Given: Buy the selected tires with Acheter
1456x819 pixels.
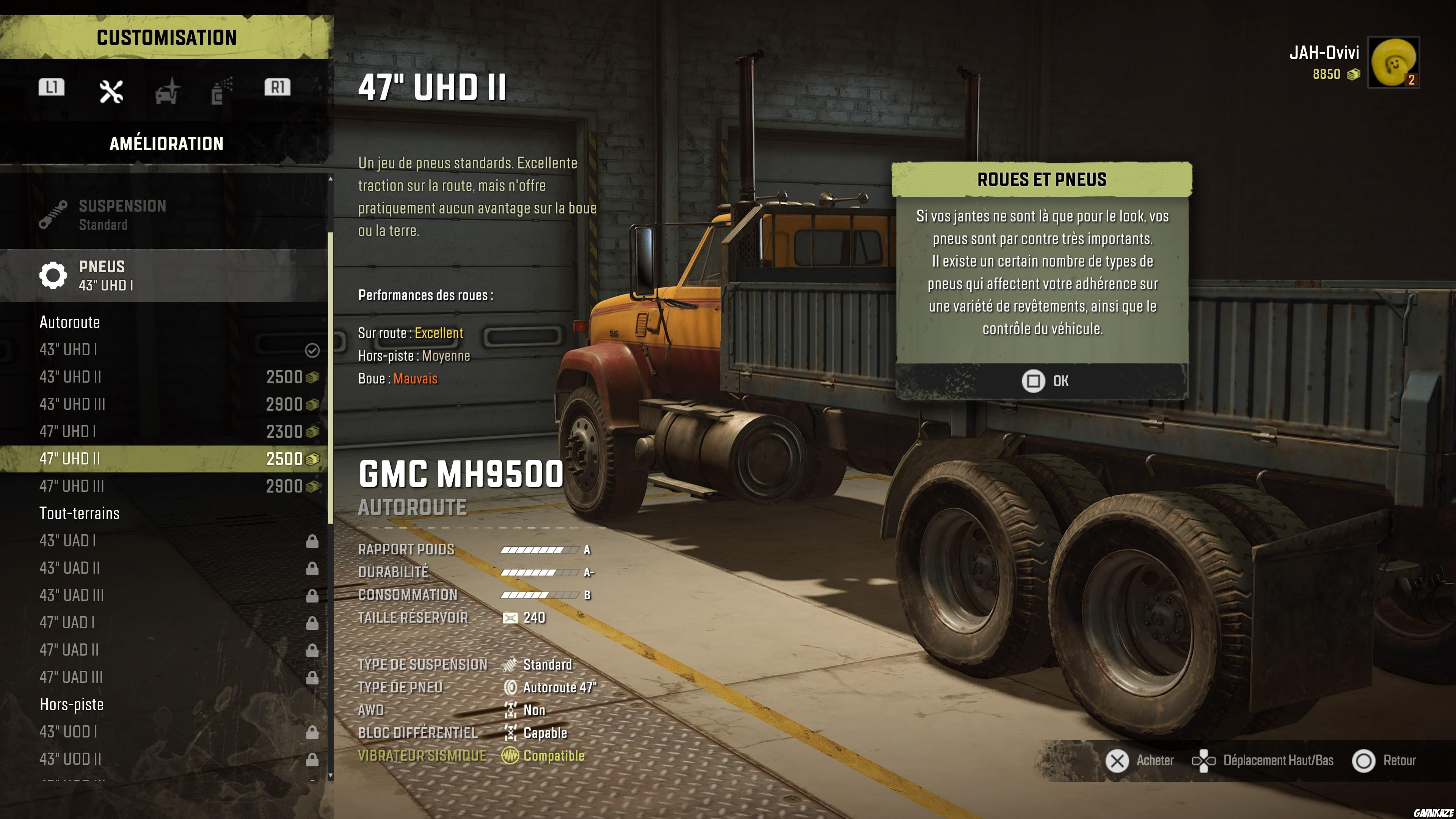Looking at the screenshot, I should point(1139,761).
